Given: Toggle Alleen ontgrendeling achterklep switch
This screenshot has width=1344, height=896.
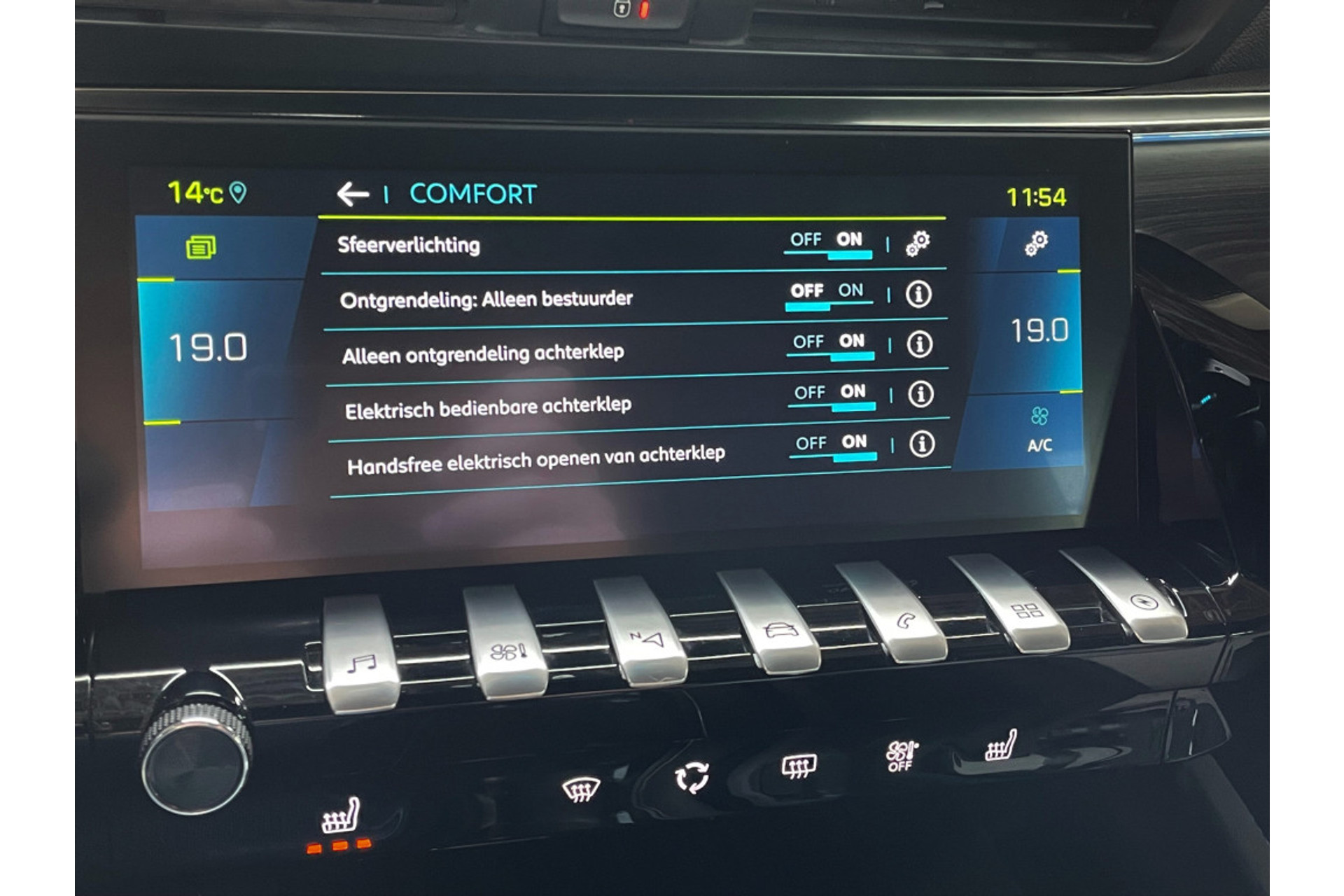Looking at the screenshot, I should click(830, 344).
